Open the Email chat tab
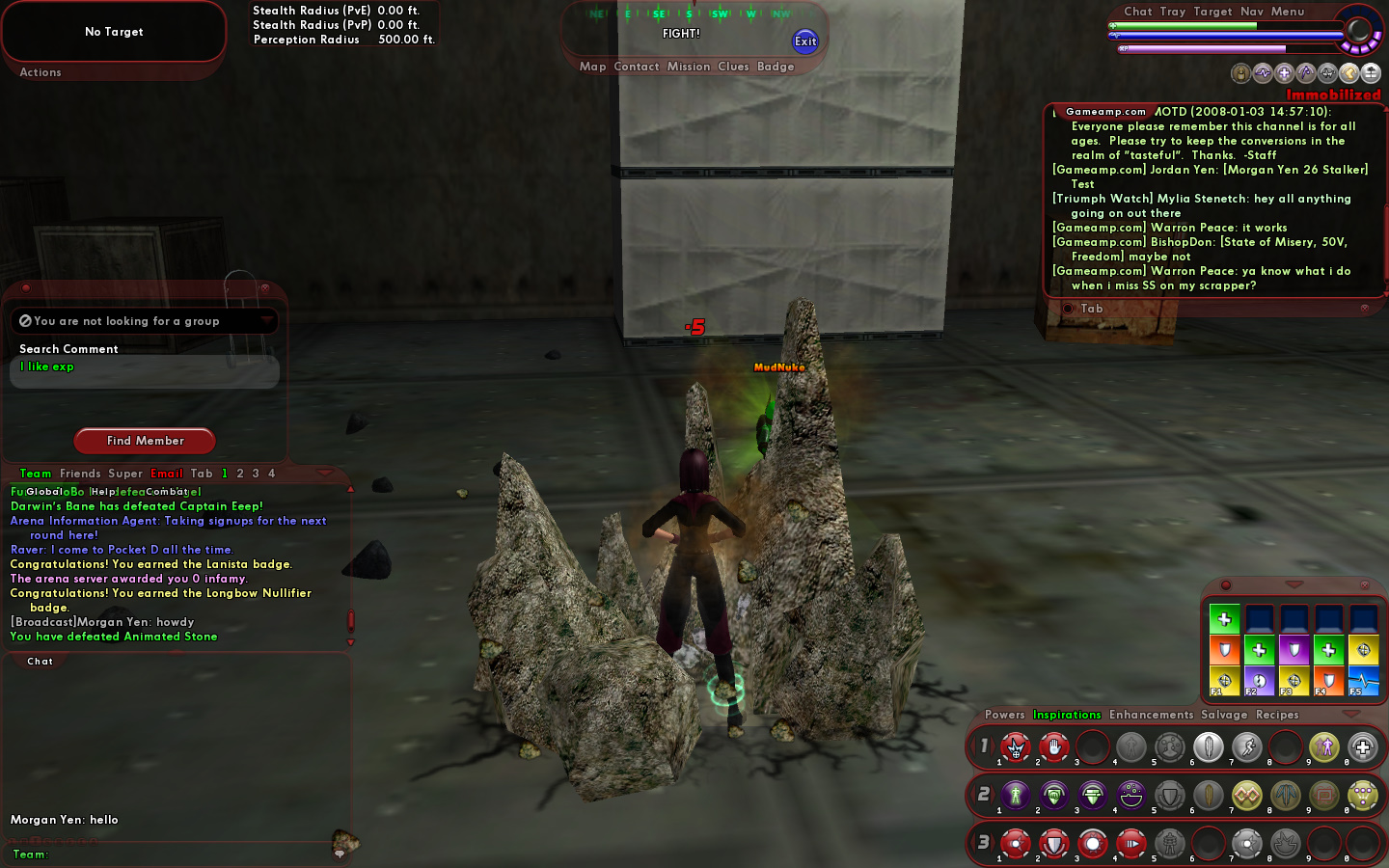 (167, 474)
